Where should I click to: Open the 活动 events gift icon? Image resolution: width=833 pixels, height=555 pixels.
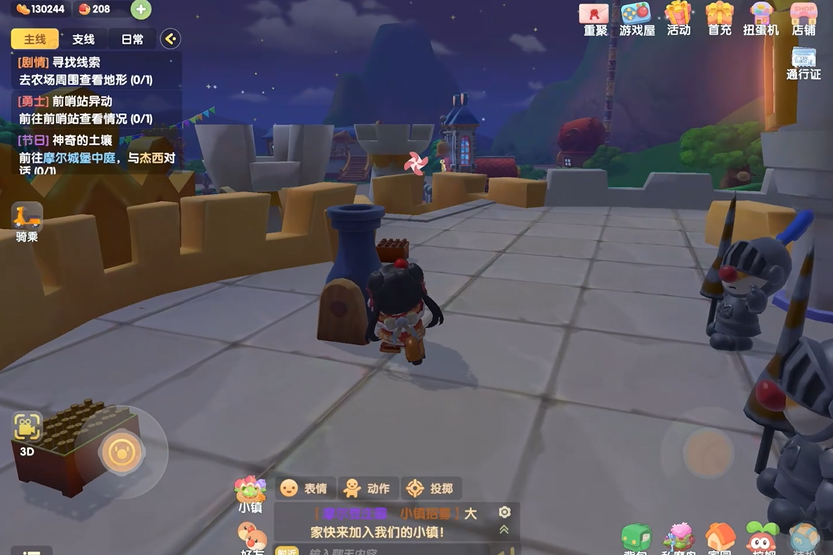click(x=679, y=17)
